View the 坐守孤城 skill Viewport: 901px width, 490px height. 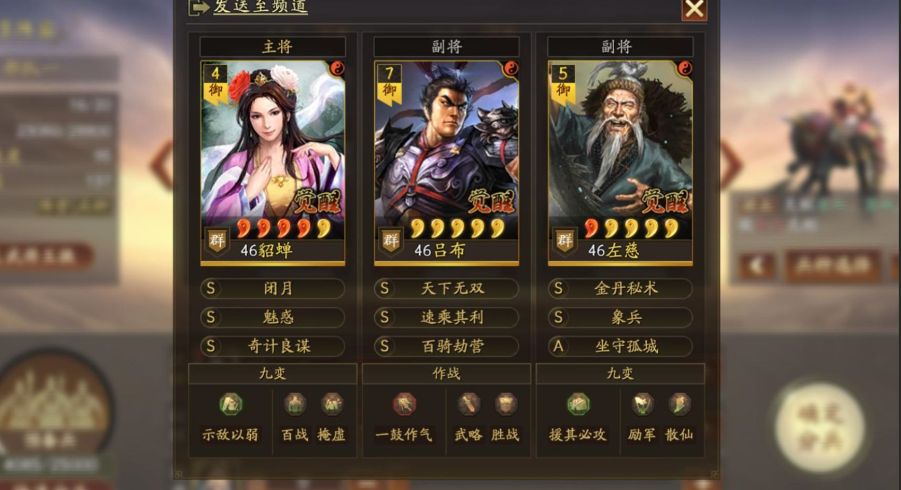point(620,346)
